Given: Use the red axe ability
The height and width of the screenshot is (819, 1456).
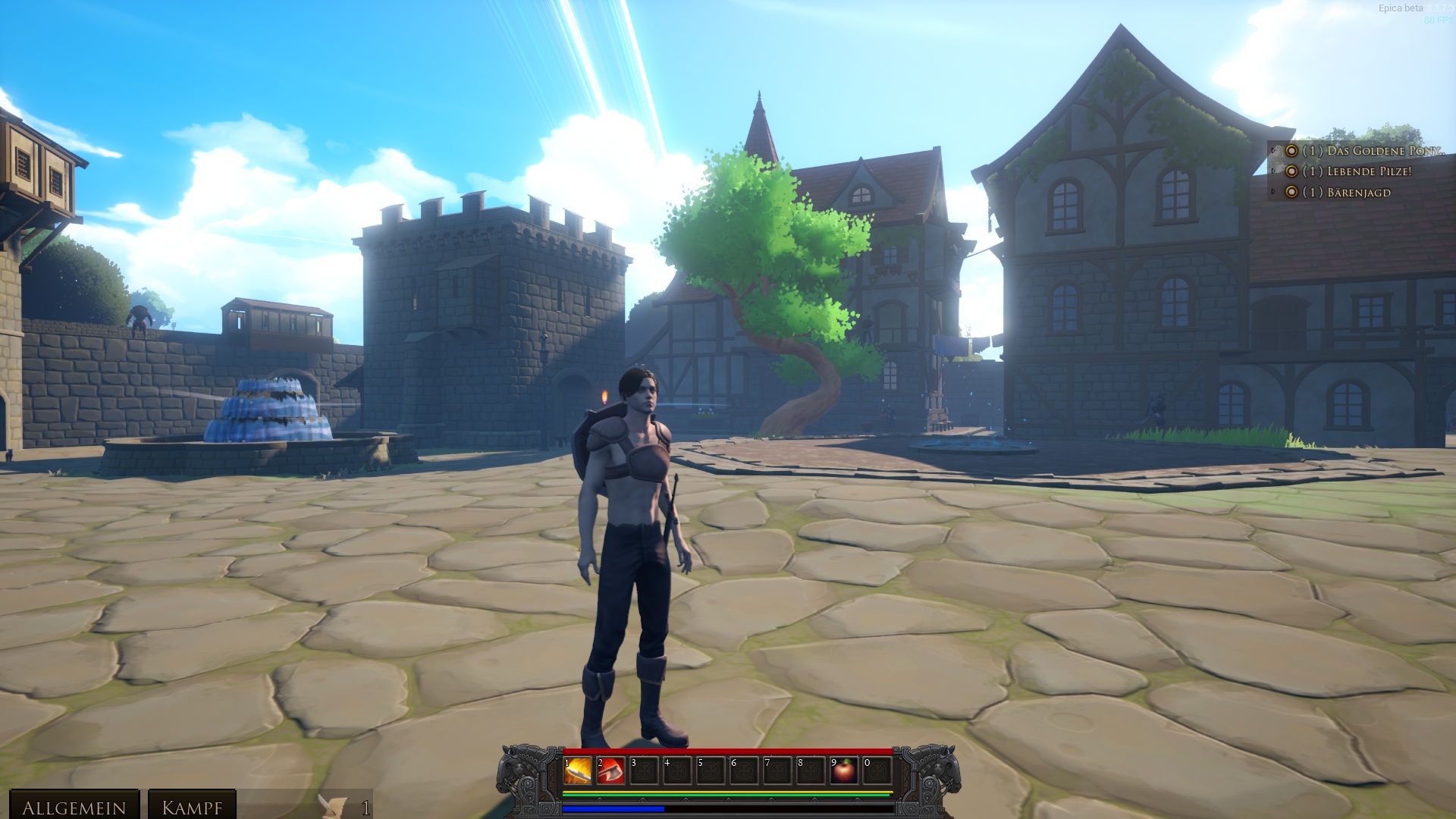Looking at the screenshot, I should 610,771.
